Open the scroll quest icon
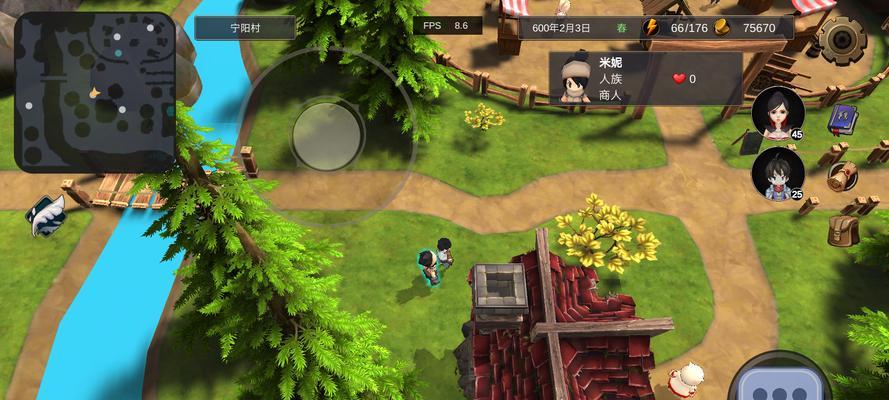The image size is (889, 400). (x=843, y=176)
